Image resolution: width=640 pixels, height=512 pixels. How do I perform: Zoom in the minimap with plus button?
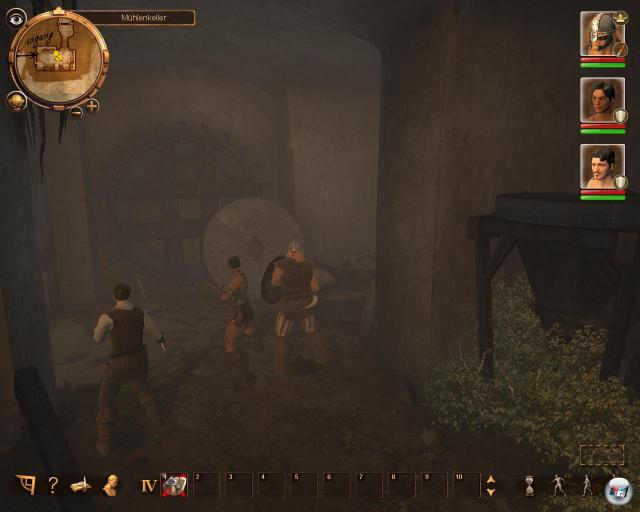click(x=92, y=104)
